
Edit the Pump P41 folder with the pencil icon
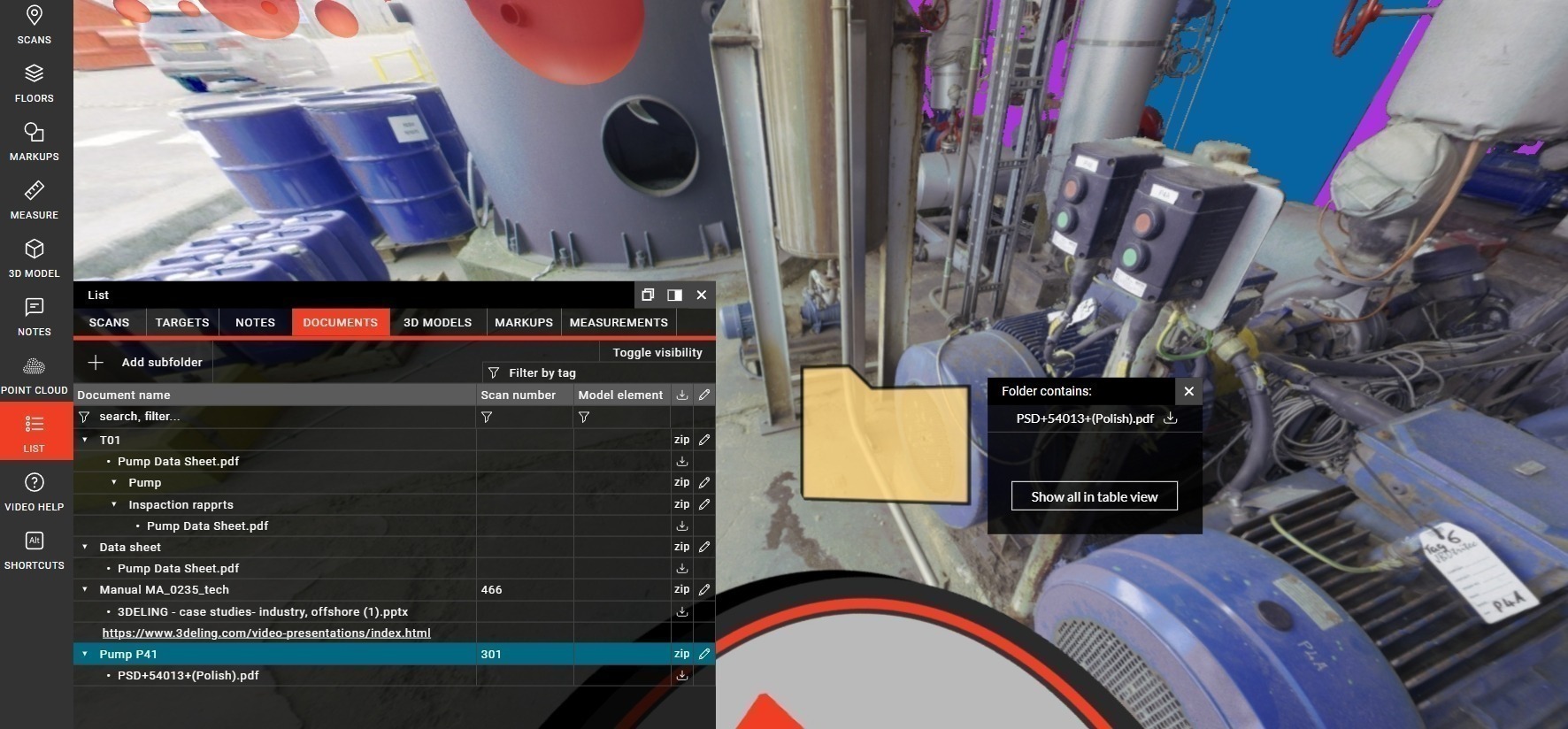[703, 654]
